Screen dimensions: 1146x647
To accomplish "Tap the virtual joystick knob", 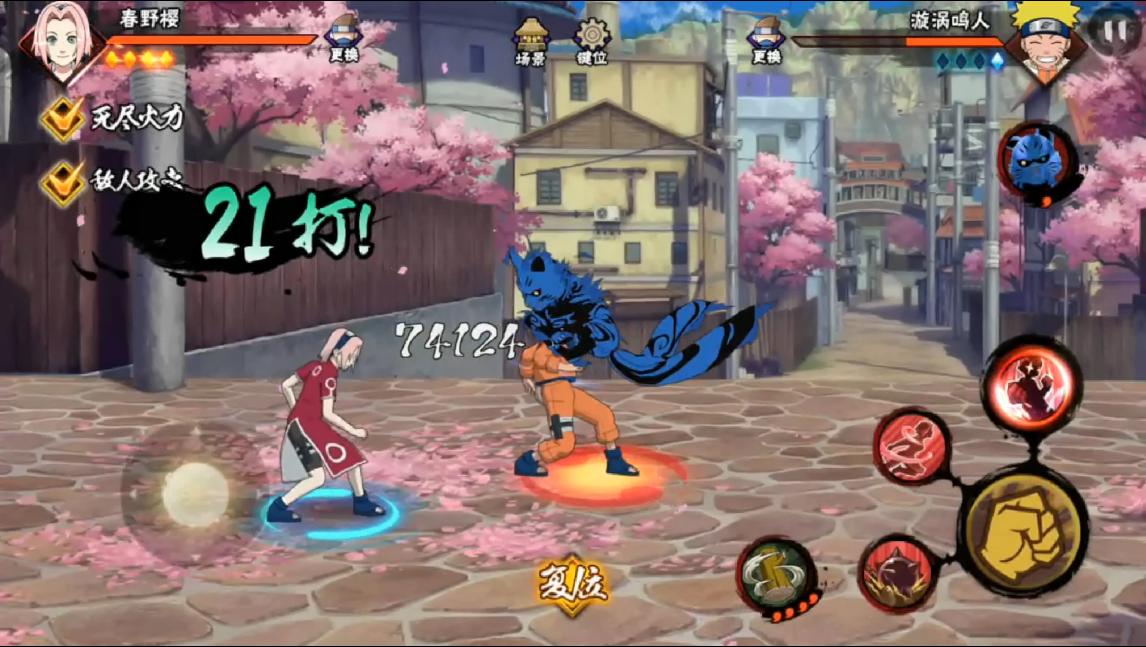I will (196, 494).
